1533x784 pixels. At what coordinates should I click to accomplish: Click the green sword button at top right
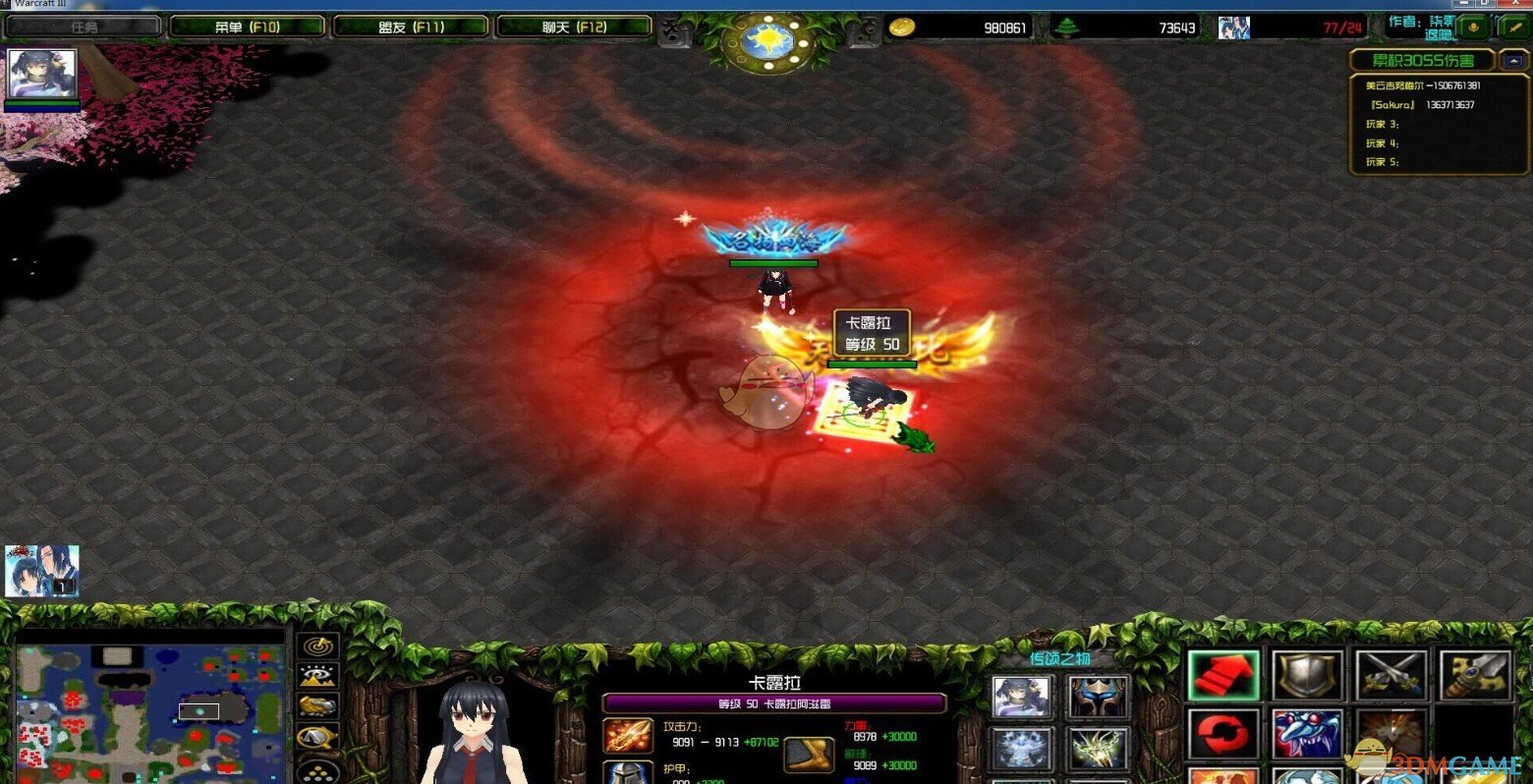[x=1515, y=28]
